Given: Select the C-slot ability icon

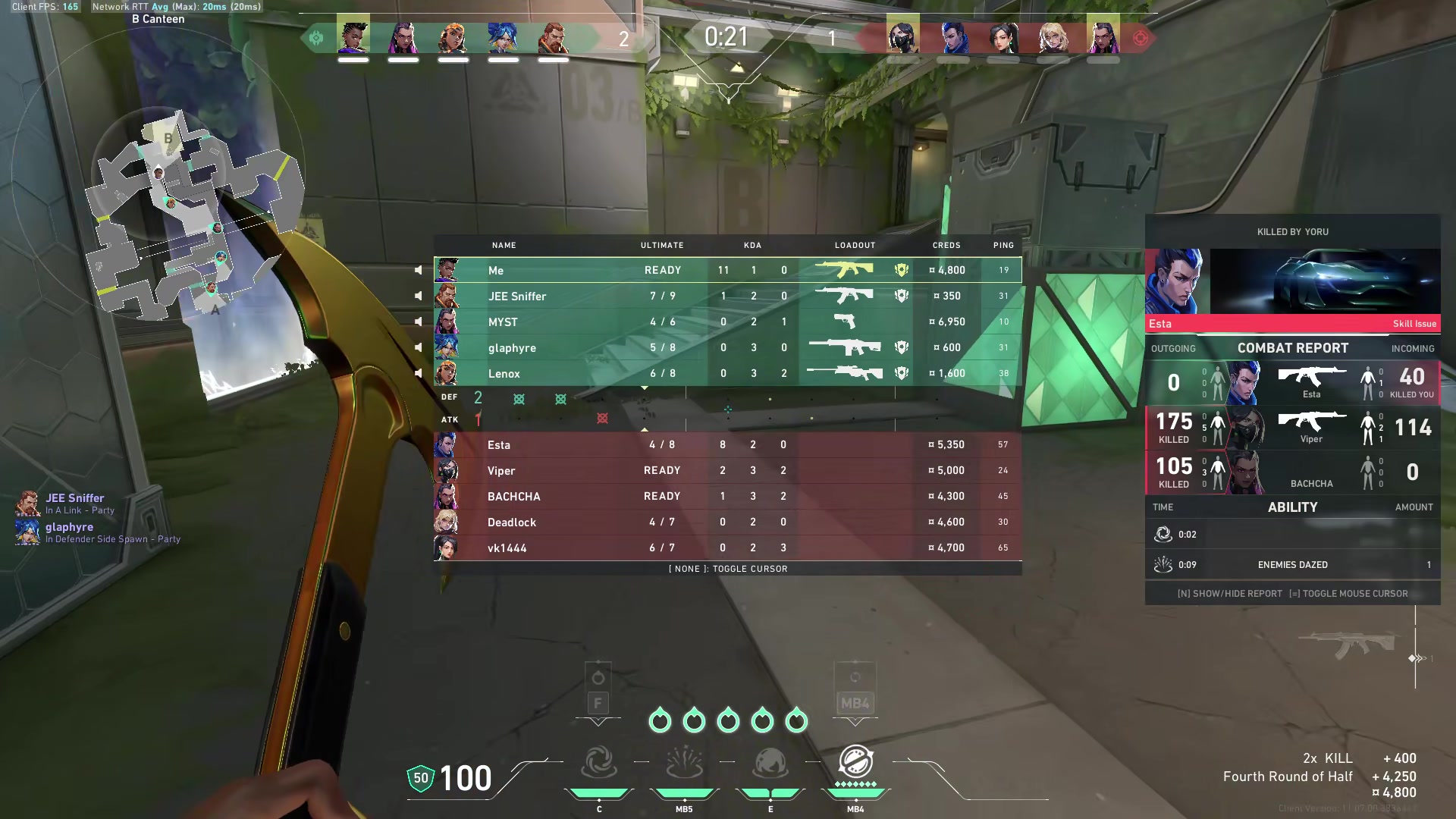Looking at the screenshot, I should 599,763.
